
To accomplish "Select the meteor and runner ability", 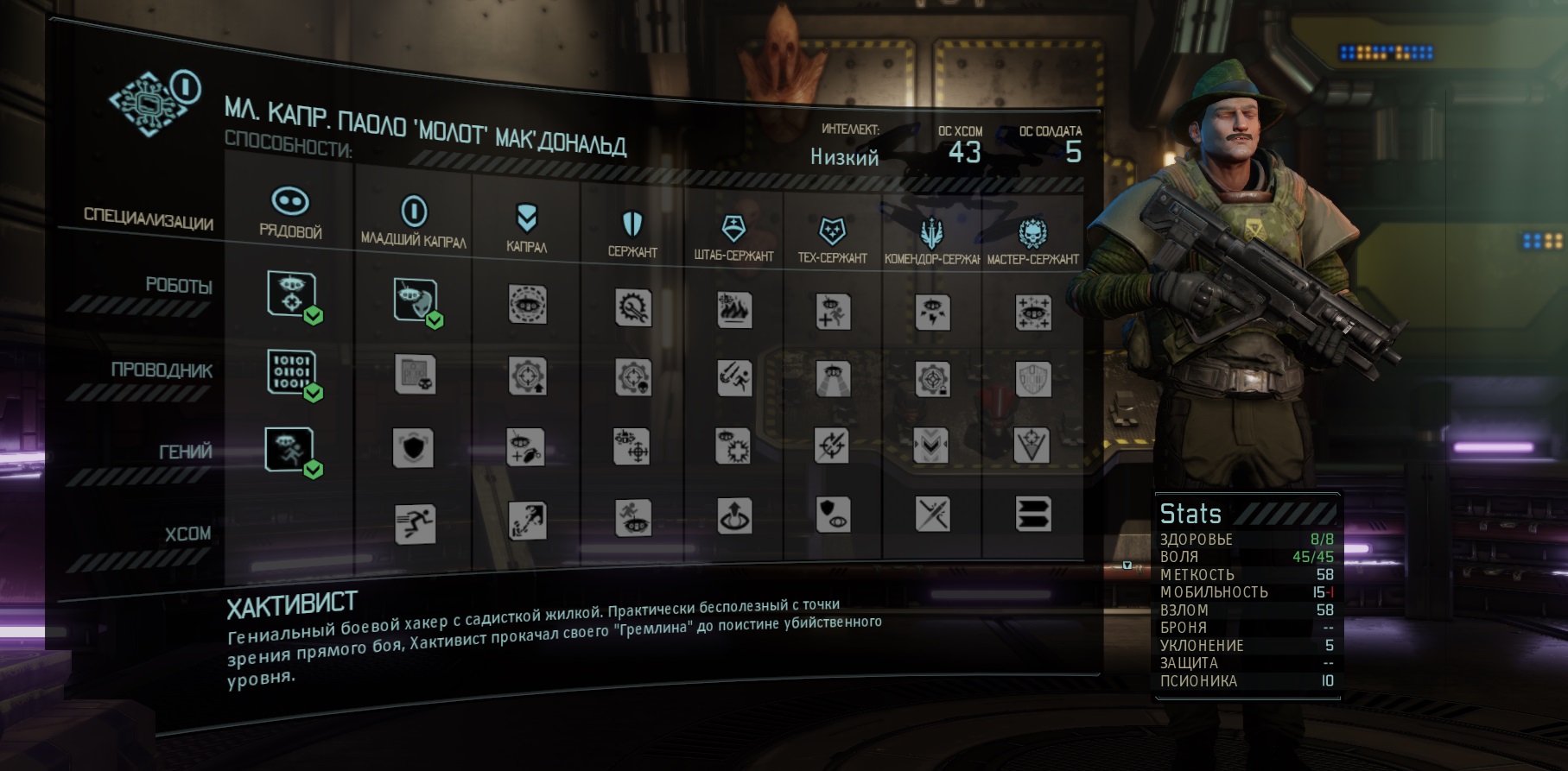I will point(734,378).
